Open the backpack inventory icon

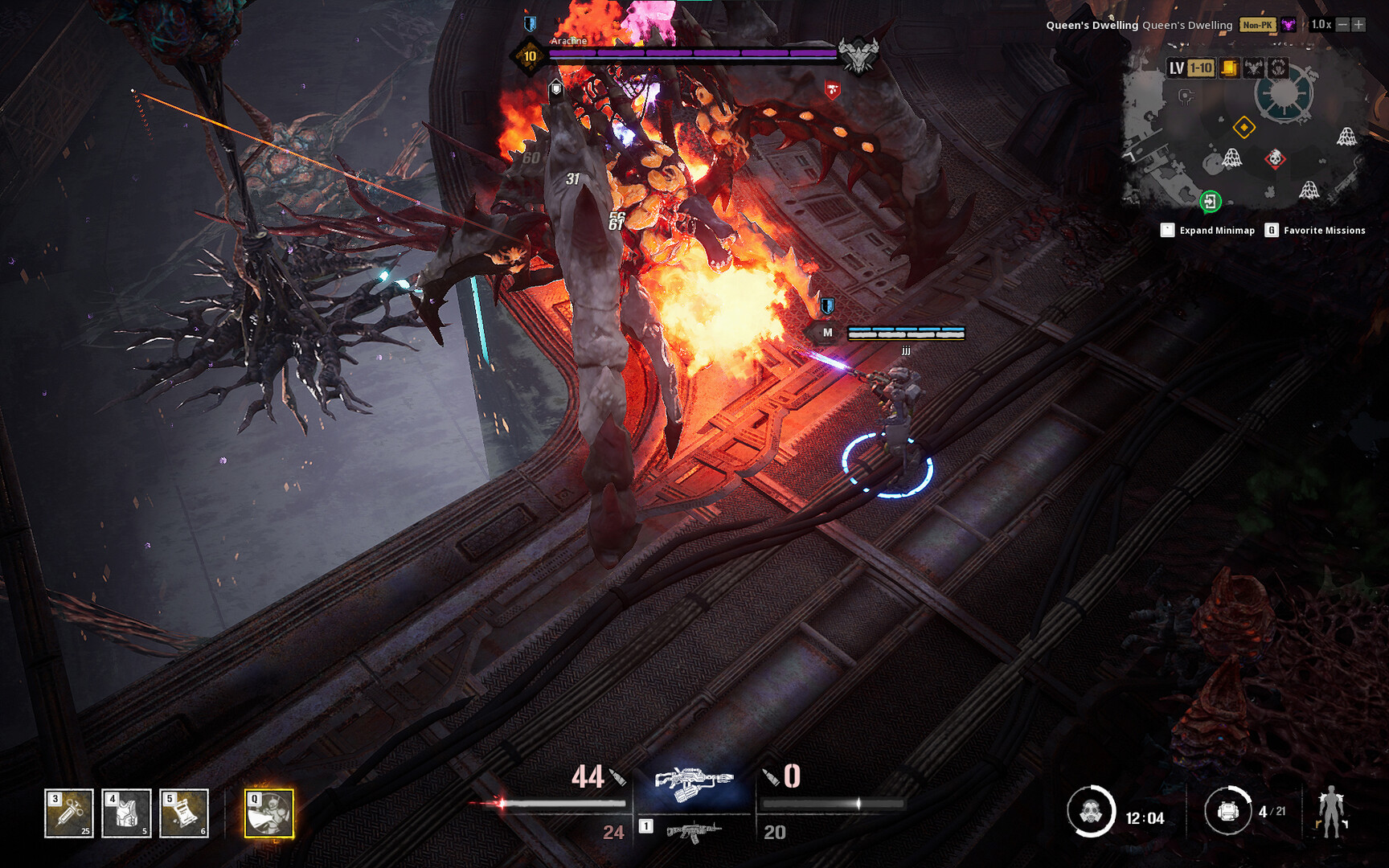(x=1227, y=811)
